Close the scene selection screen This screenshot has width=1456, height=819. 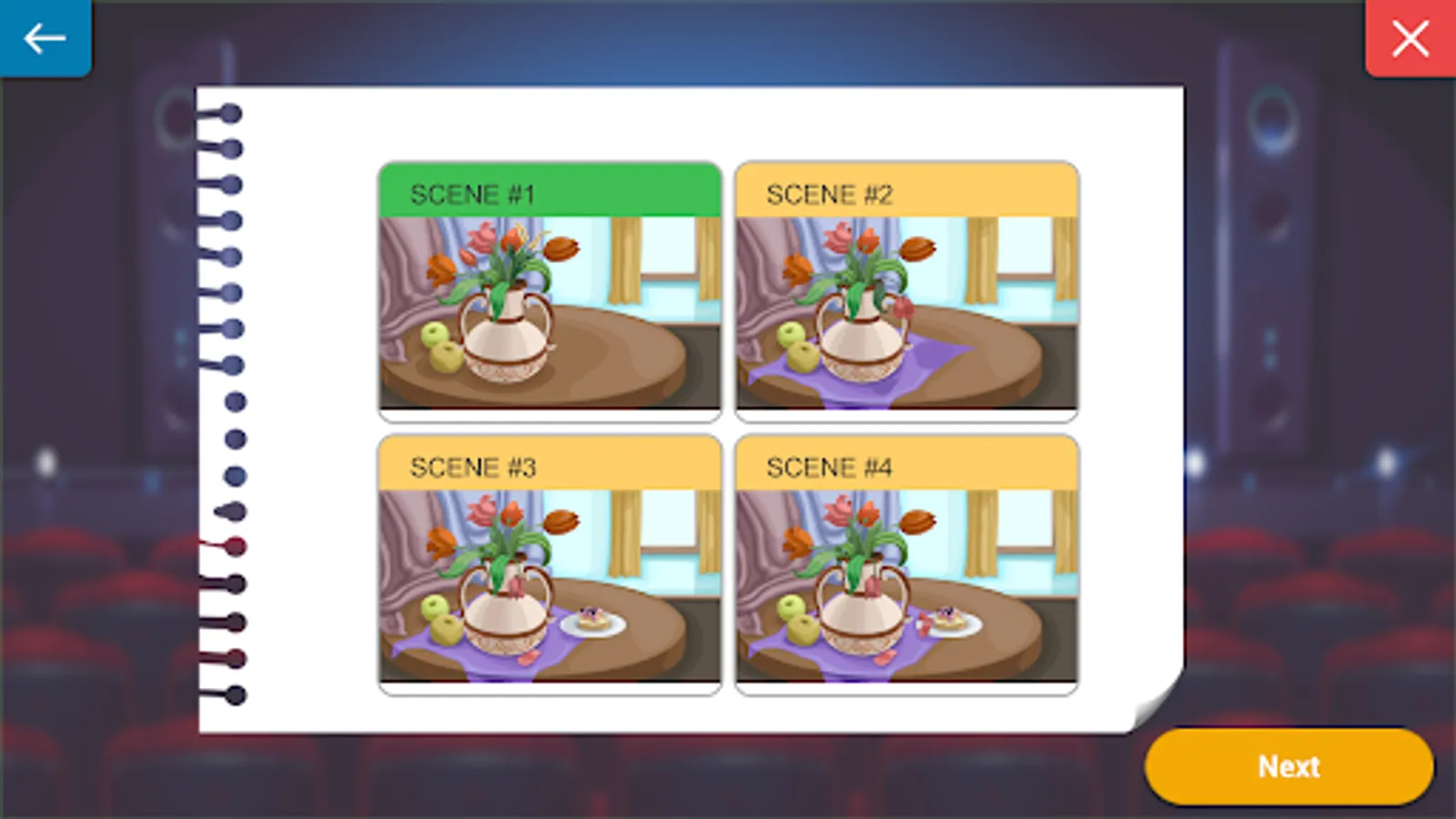point(1410,38)
